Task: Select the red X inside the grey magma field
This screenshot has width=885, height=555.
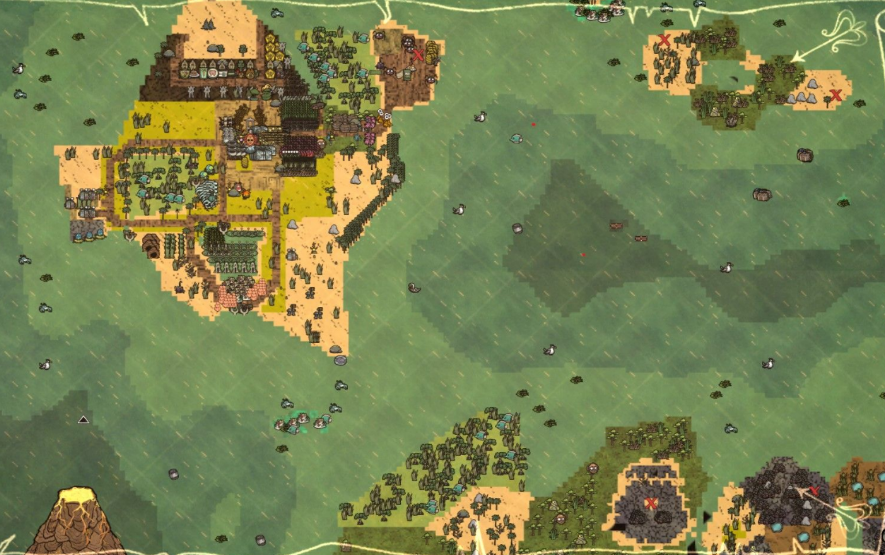Action: pyautogui.click(x=651, y=502)
